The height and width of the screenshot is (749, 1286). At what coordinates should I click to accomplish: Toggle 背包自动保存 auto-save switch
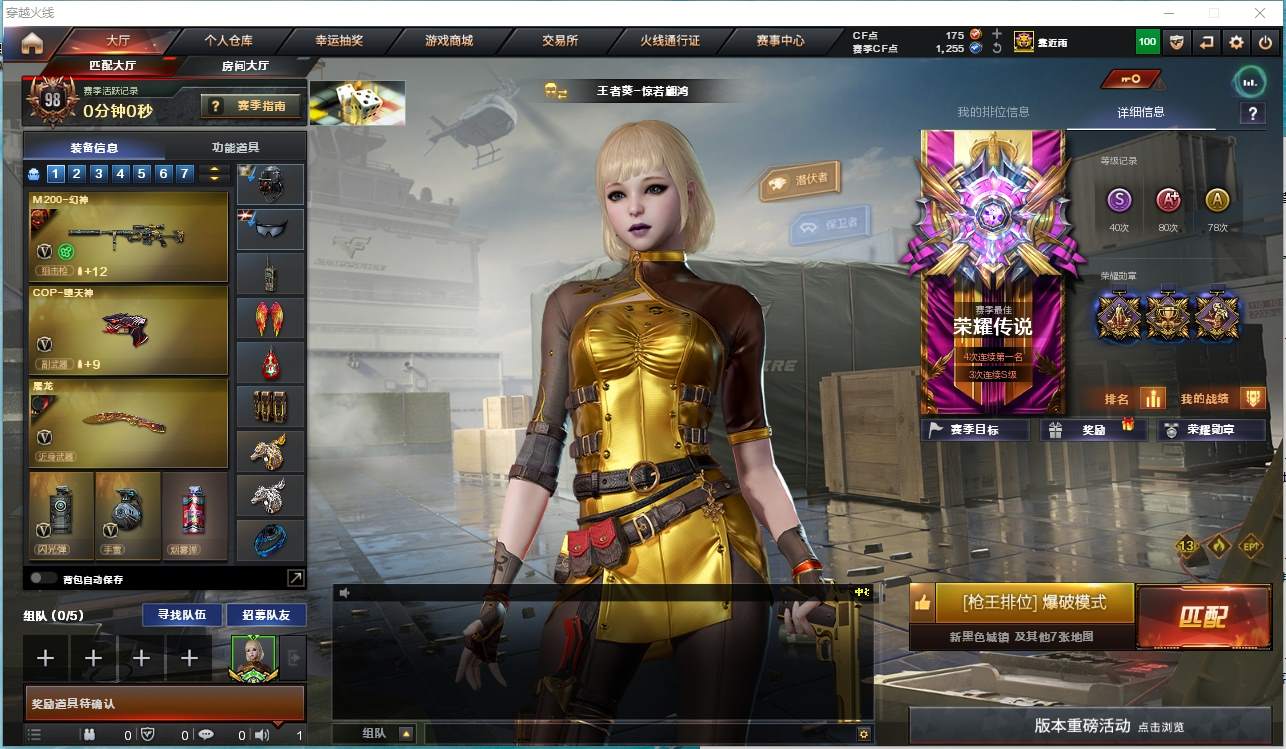coord(43,578)
